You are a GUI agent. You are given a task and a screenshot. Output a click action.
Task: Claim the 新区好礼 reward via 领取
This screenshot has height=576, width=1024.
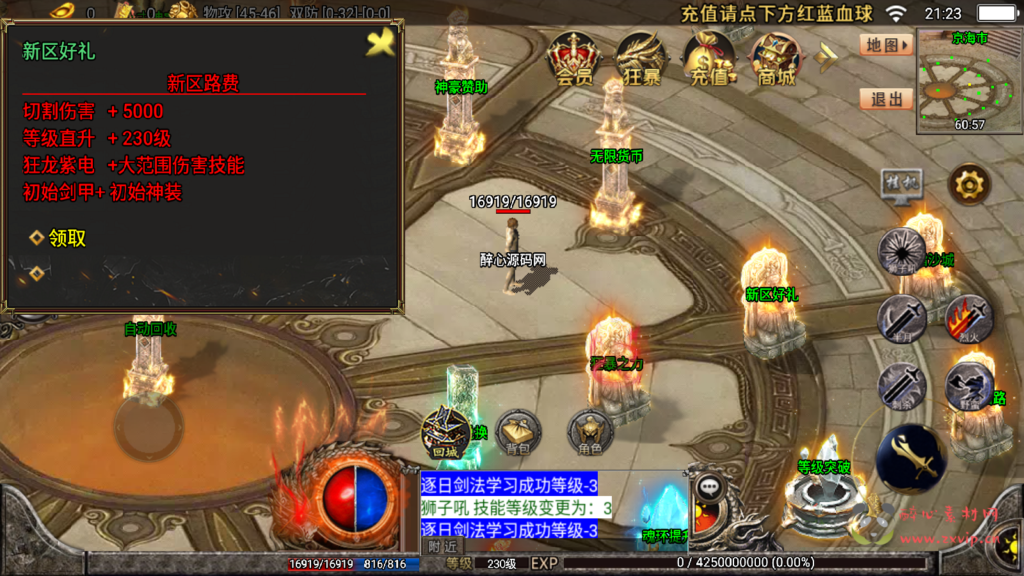[x=67, y=238]
